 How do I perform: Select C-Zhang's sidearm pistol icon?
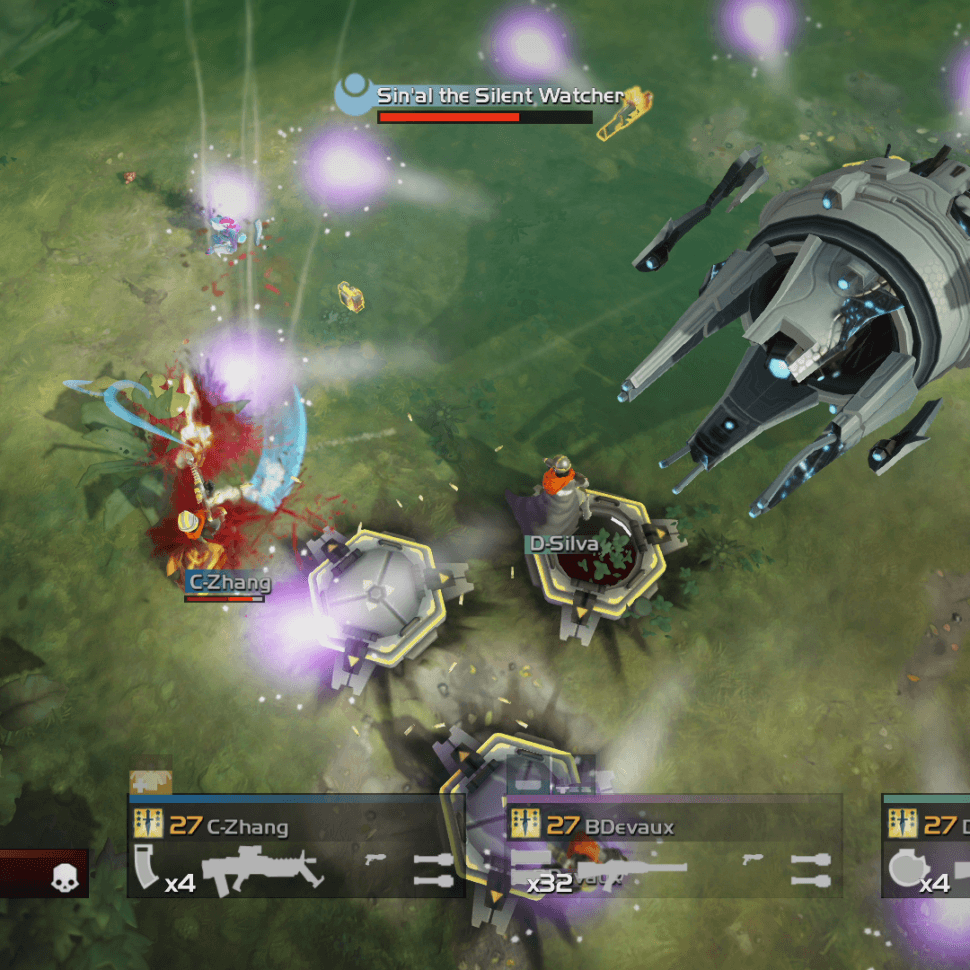coord(376,859)
